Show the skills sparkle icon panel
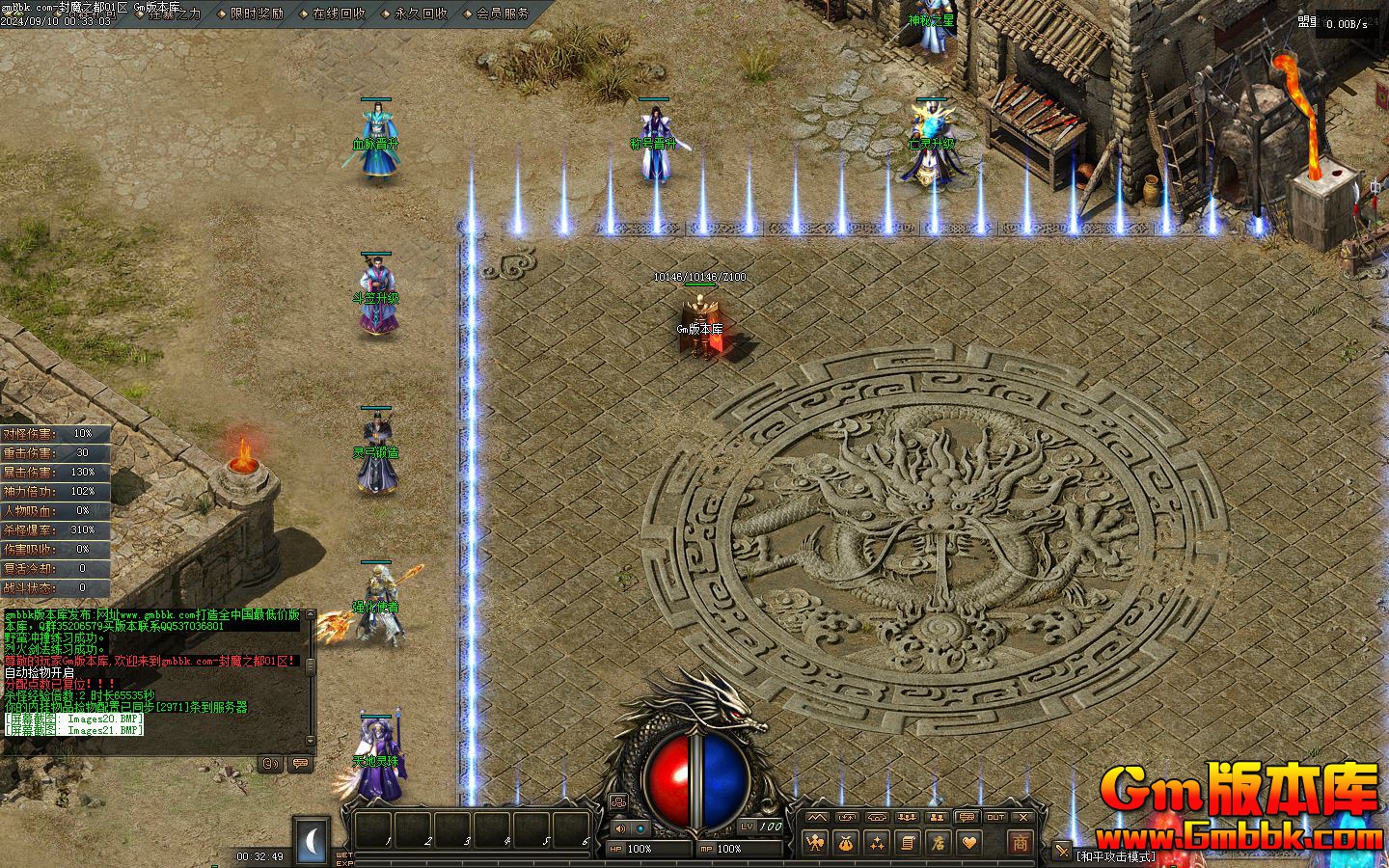1389x868 pixels. (877, 843)
